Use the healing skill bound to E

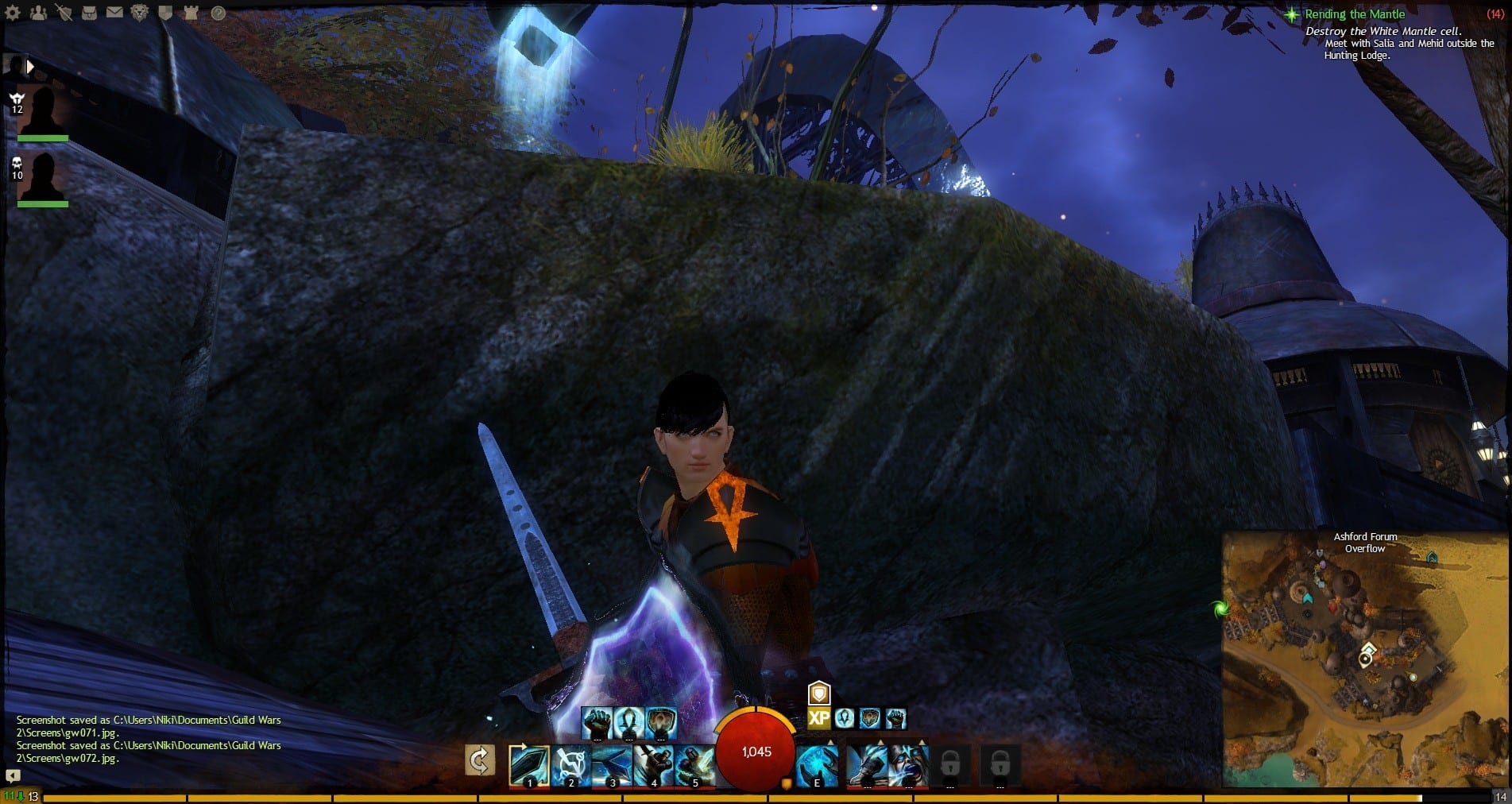816,765
